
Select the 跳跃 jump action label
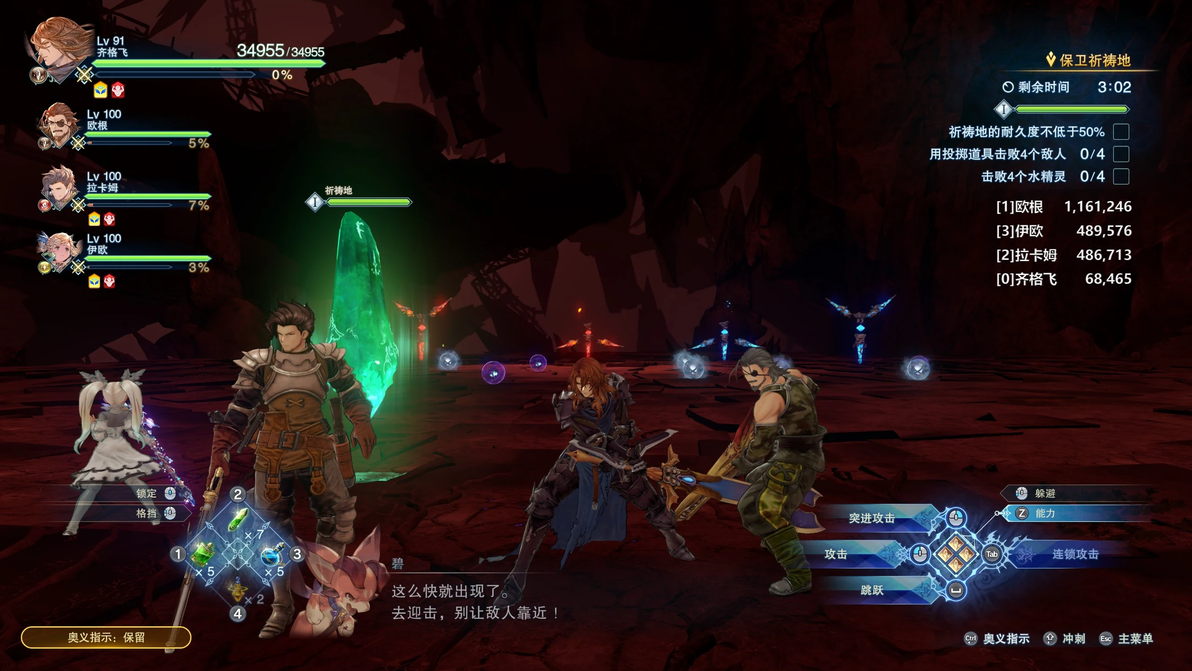(x=872, y=590)
